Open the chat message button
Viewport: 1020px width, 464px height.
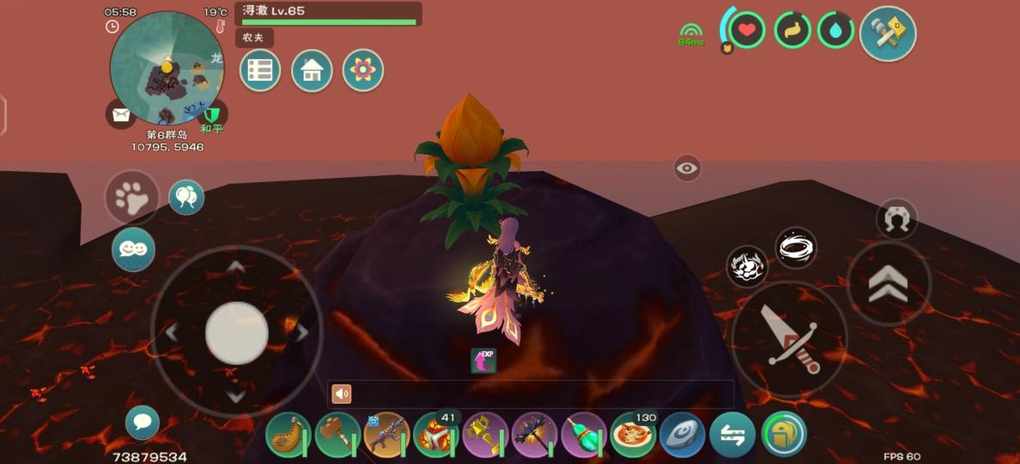pos(142,422)
